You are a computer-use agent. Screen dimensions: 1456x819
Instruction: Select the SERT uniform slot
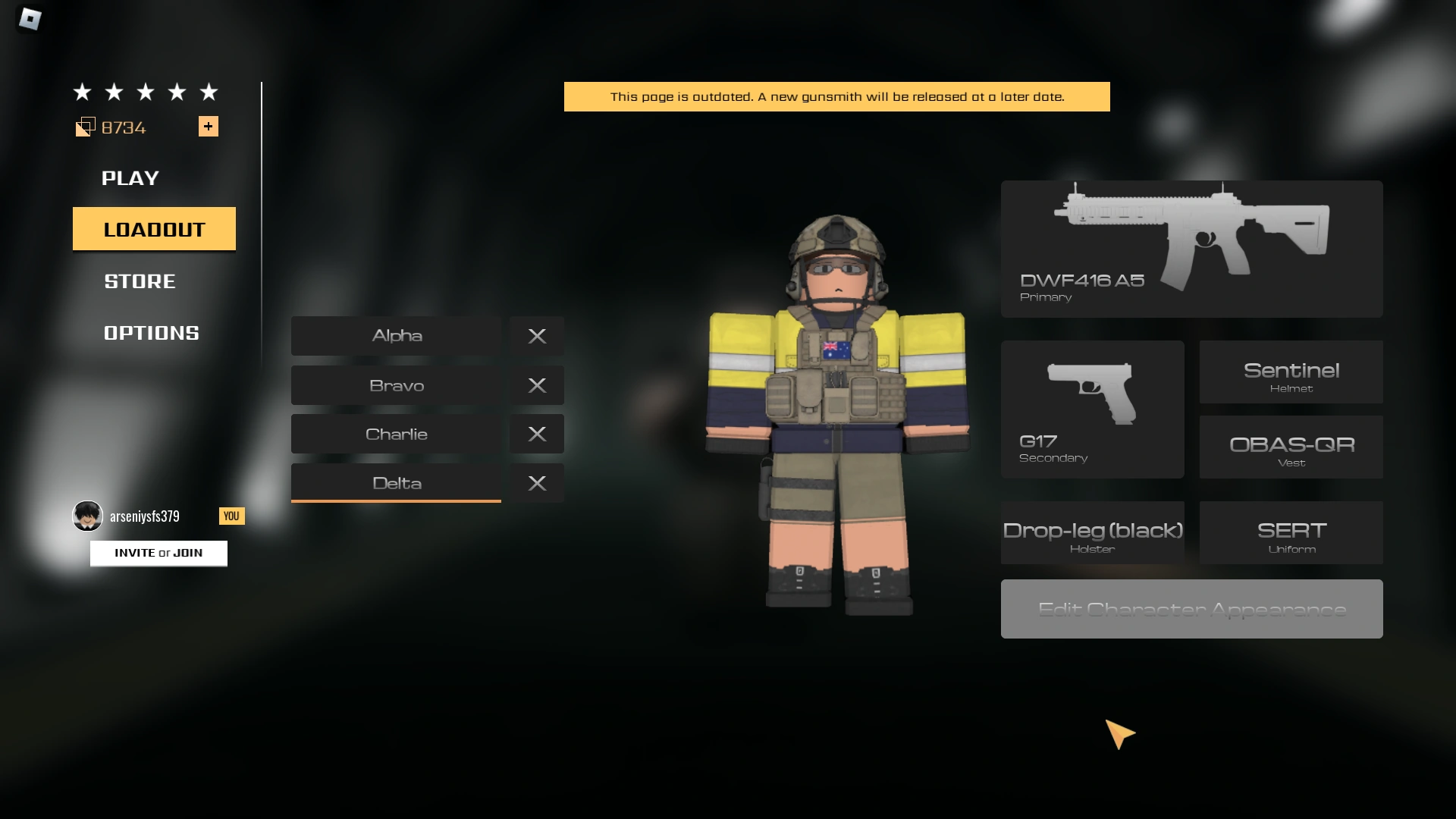pyautogui.click(x=1291, y=532)
